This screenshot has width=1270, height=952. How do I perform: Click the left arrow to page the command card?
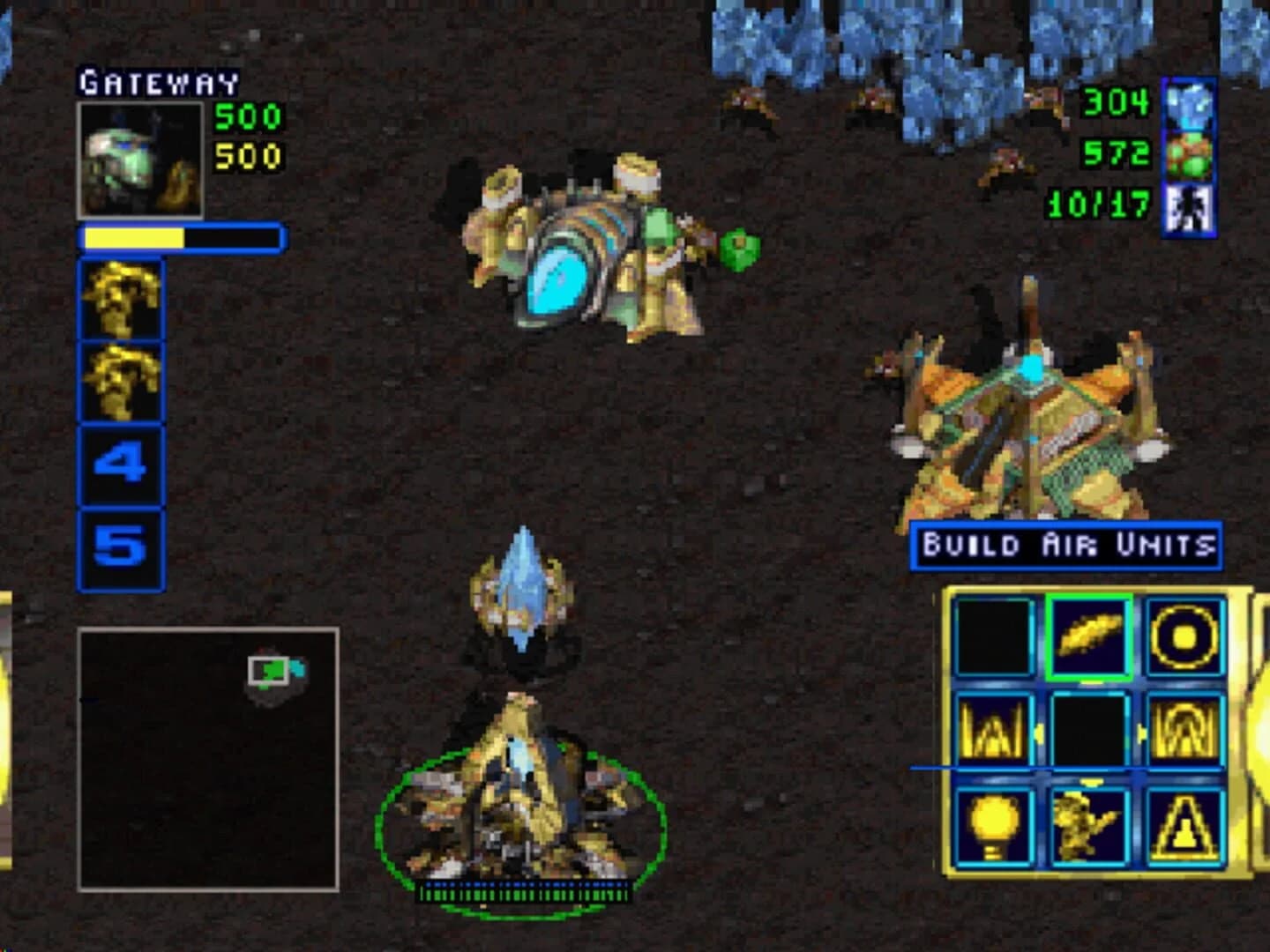pos(1038,732)
